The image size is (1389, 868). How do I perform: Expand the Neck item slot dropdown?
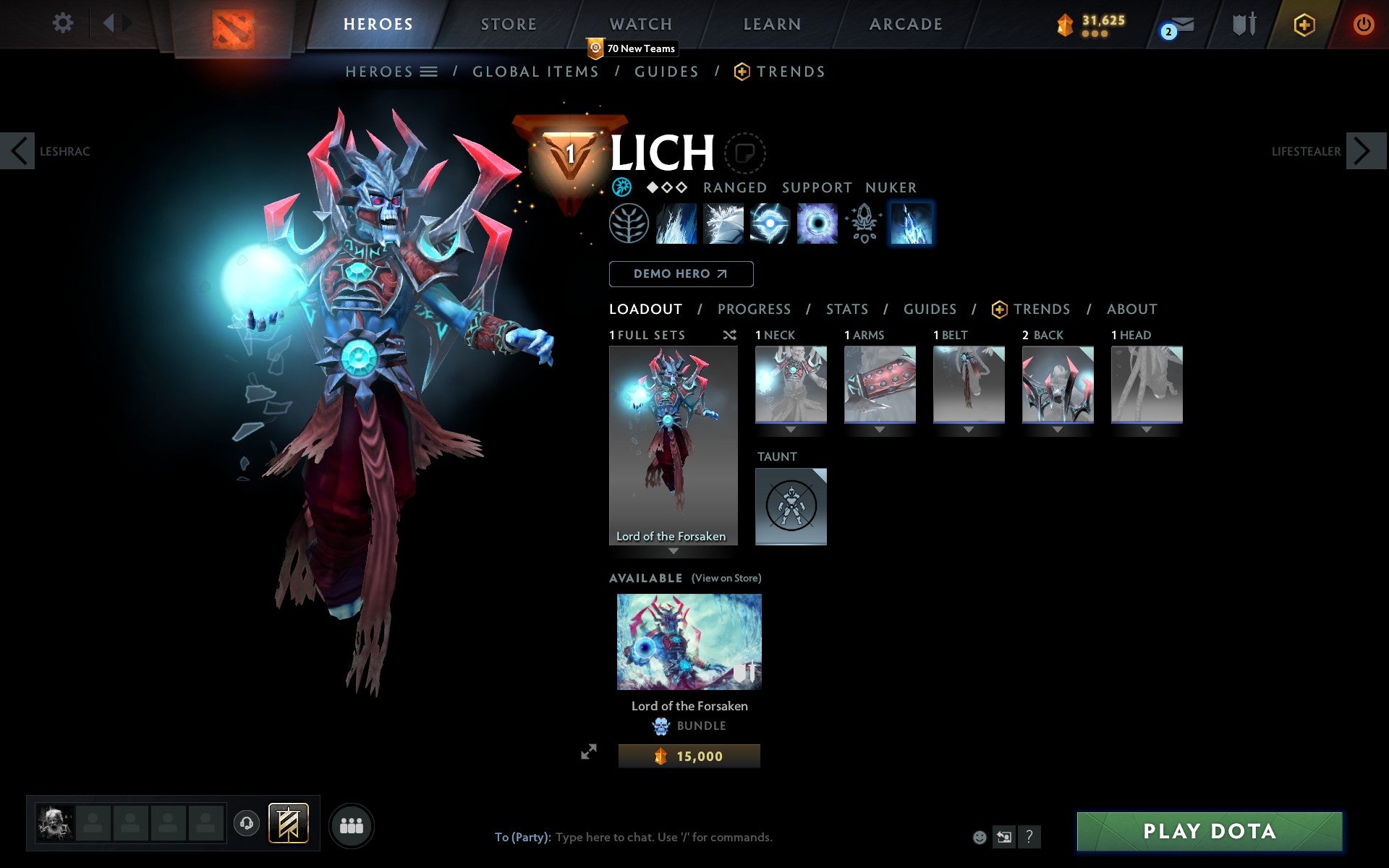[790, 428]
